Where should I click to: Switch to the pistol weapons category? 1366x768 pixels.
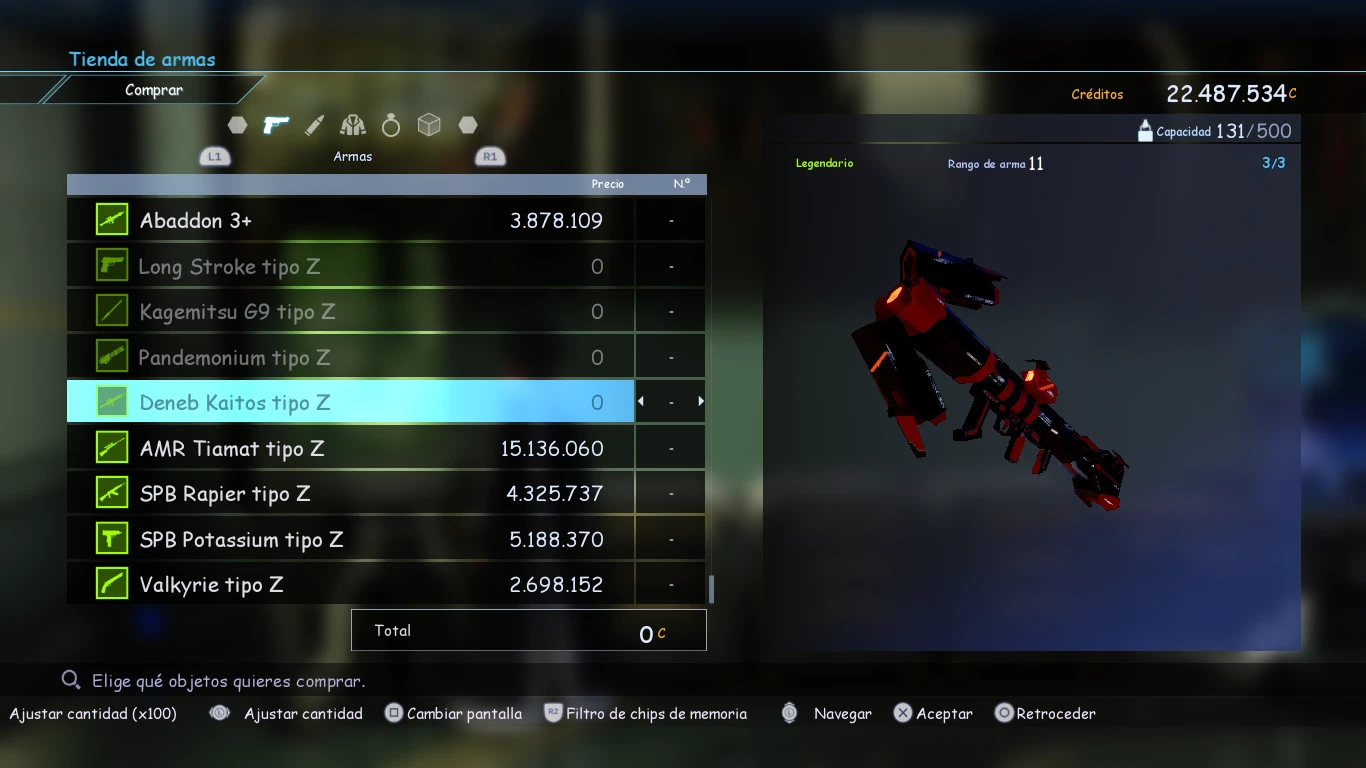[276, 125]
